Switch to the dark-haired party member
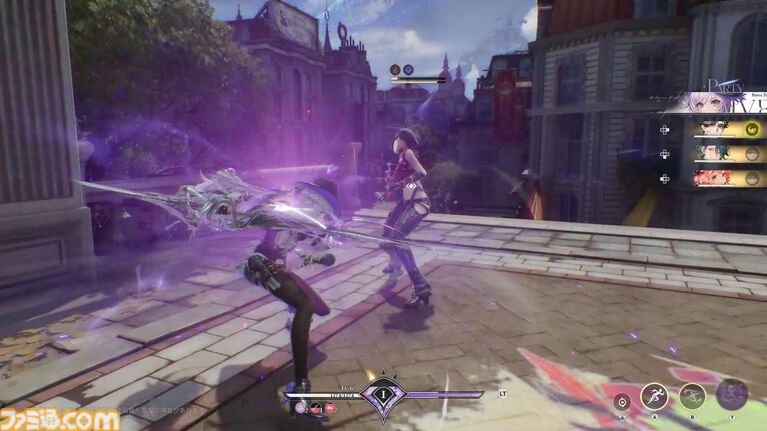Image resolution: width=767 pixels, height=431 pixels. pyautogui.click(x=716, y=129)
